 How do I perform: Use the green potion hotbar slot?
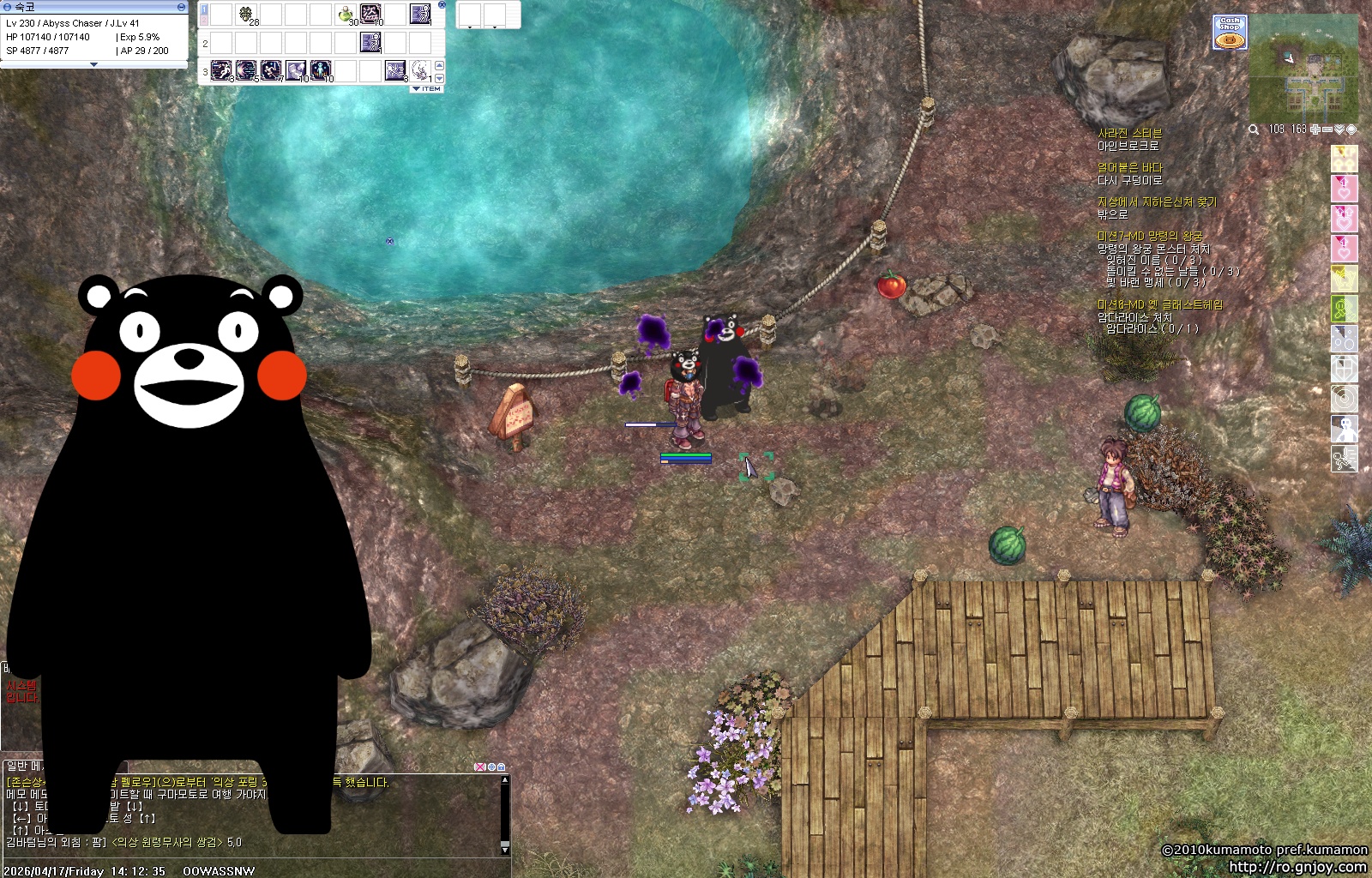click(346, 15)
